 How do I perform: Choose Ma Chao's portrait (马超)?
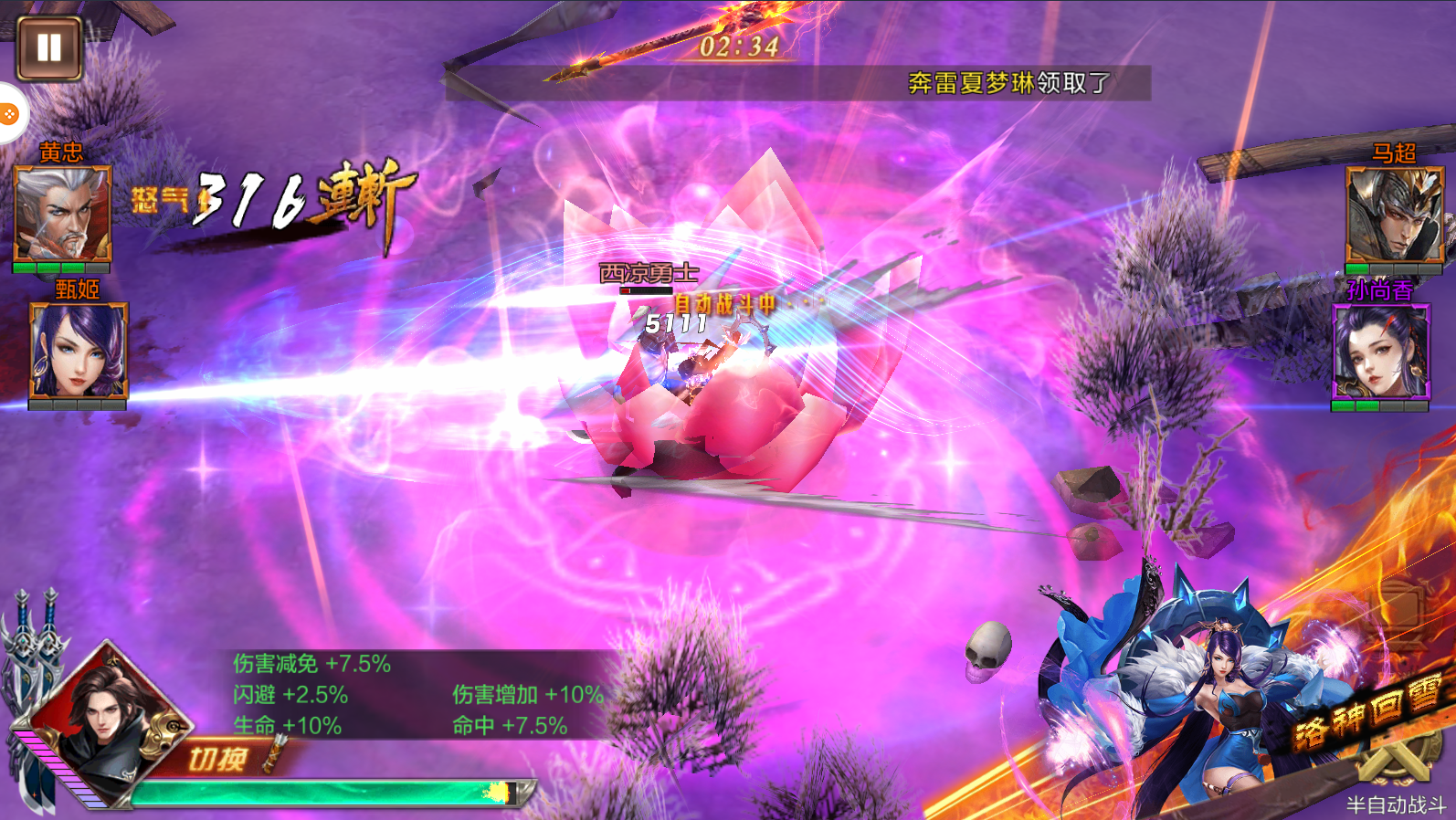click(1394, 216)
